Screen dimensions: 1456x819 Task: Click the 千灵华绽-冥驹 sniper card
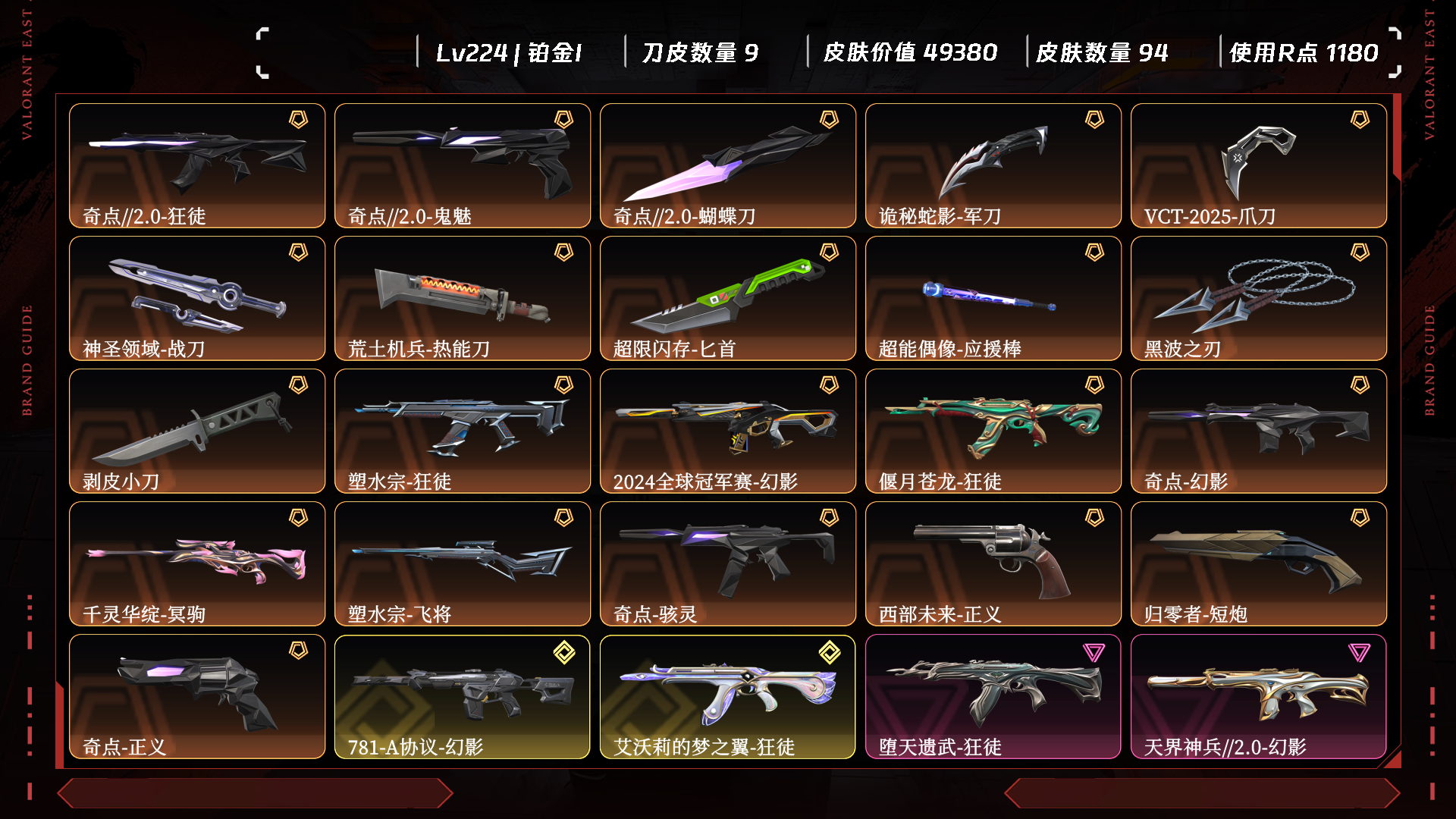(x=197, y=563)
